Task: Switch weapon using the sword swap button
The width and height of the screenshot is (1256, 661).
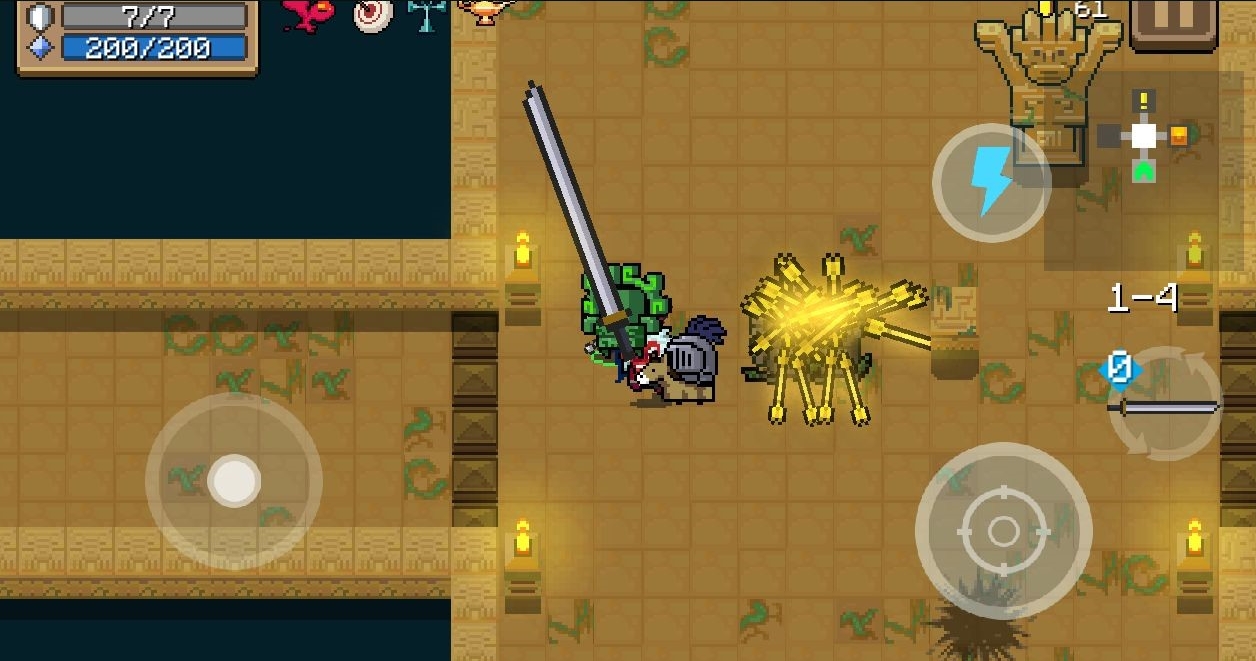Action: click(1165, 405)
